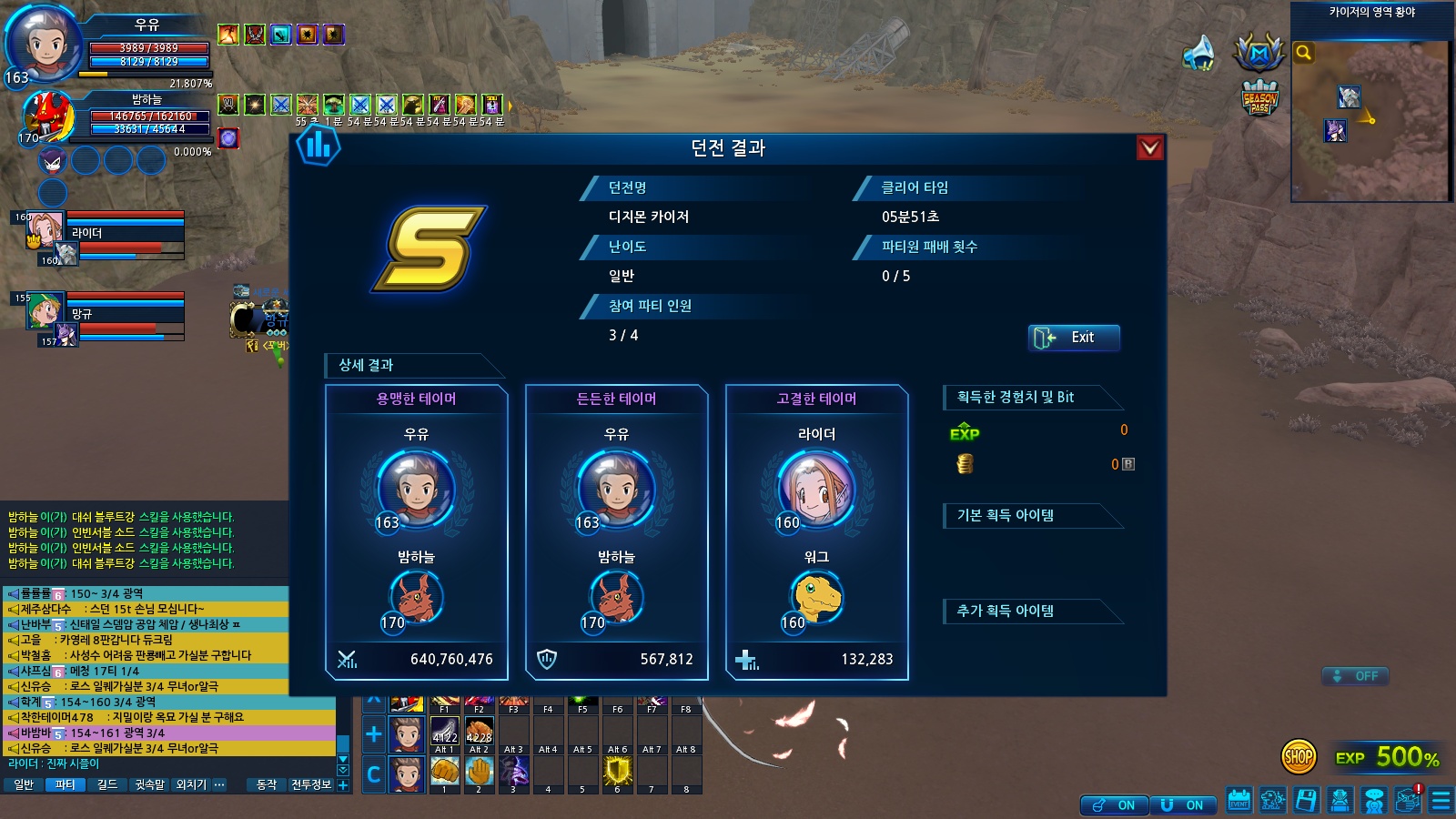1456x819 pixels.
Task: Open the EVENT calendar icon
Action: pos(1239,800)
